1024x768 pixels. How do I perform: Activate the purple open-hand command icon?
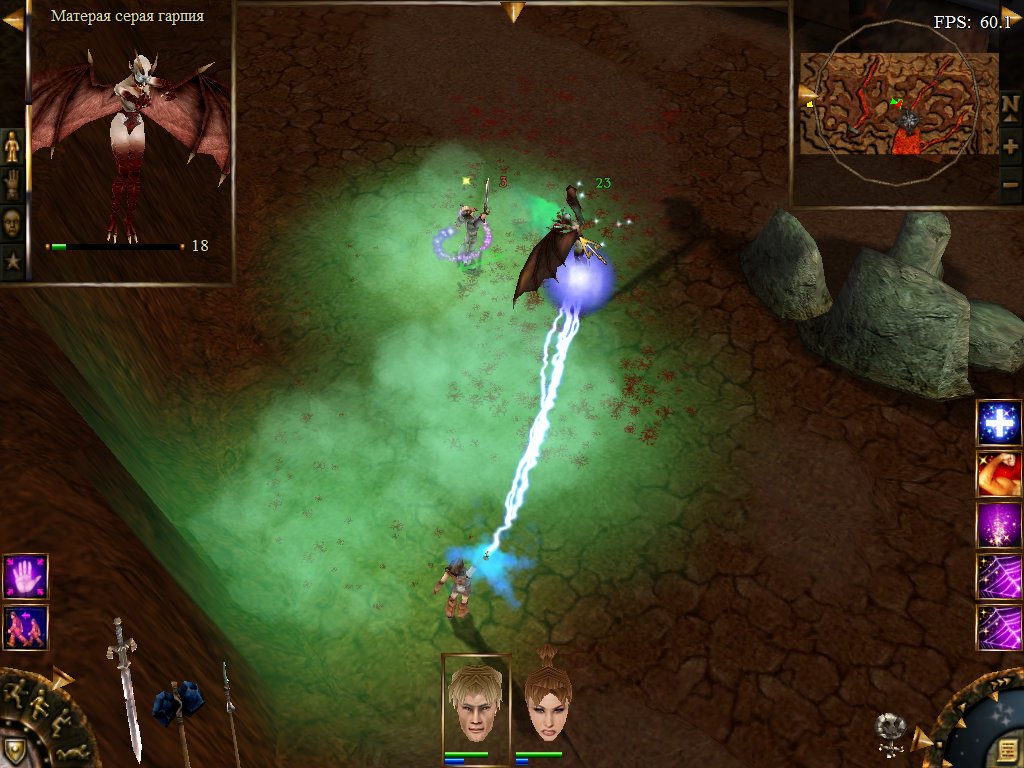click(x=25, y=577)
